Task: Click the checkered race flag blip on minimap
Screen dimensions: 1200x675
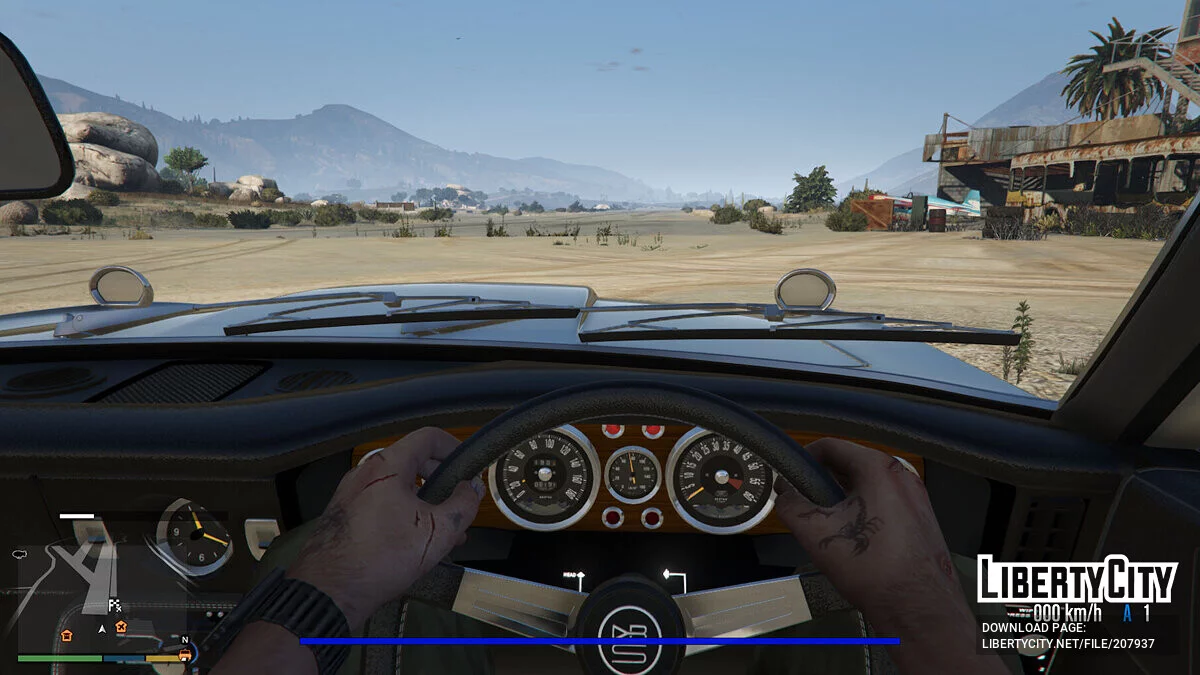Action: point(115,605)
